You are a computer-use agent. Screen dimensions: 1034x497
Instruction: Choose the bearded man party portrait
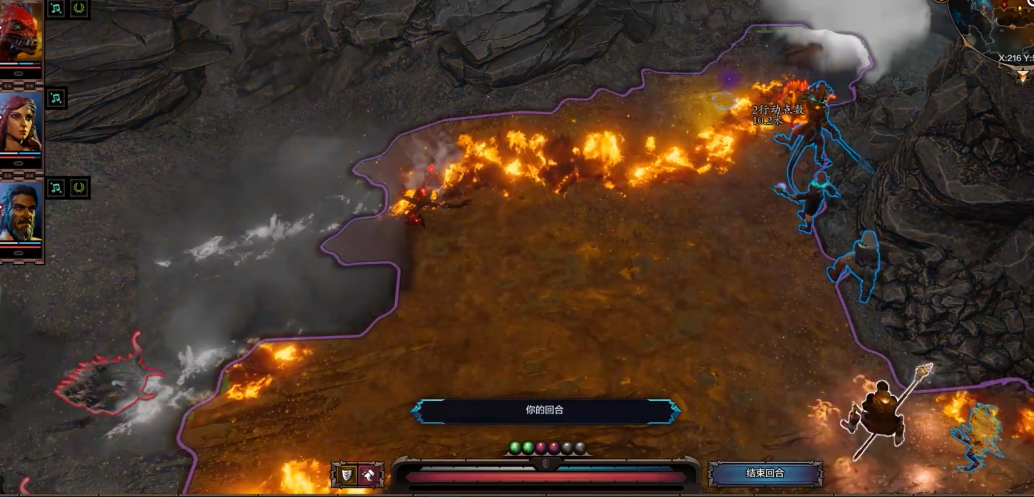click(21, 212)
